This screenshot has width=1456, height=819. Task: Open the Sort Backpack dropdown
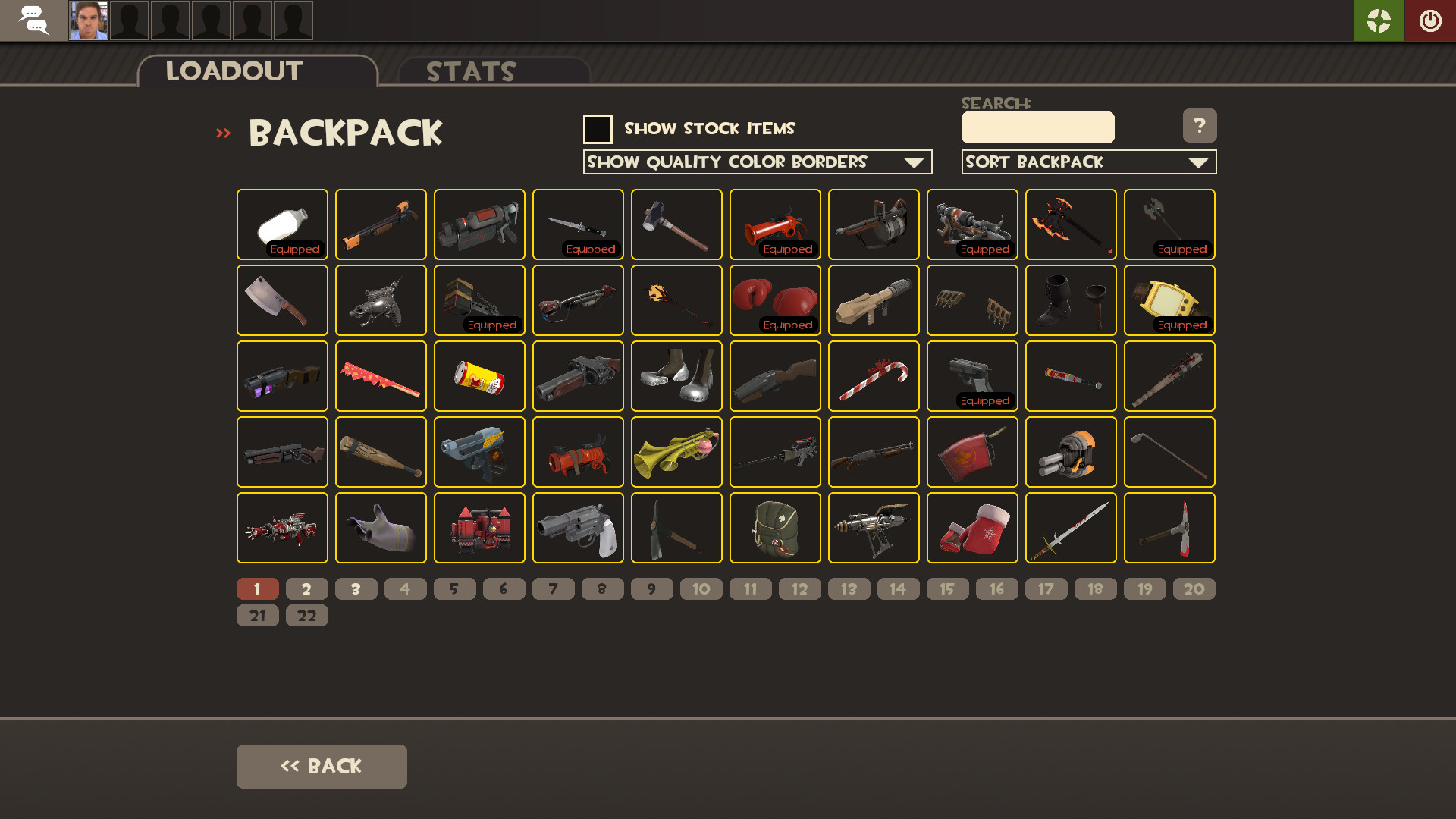pos(1089,162)
